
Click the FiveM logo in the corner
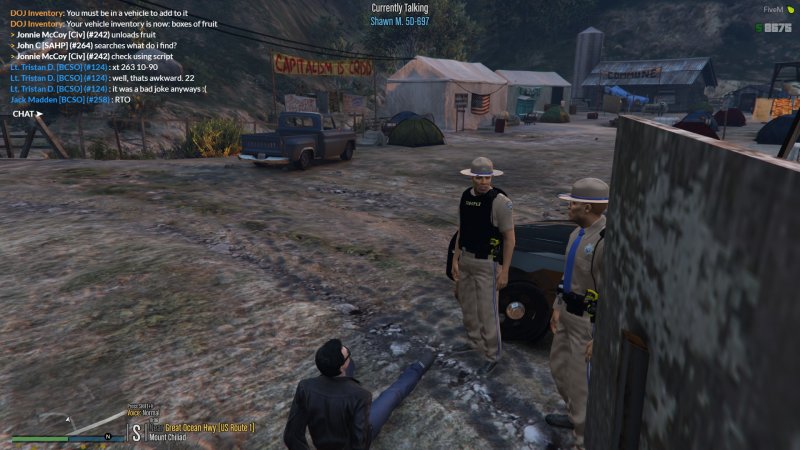[777, 9]
